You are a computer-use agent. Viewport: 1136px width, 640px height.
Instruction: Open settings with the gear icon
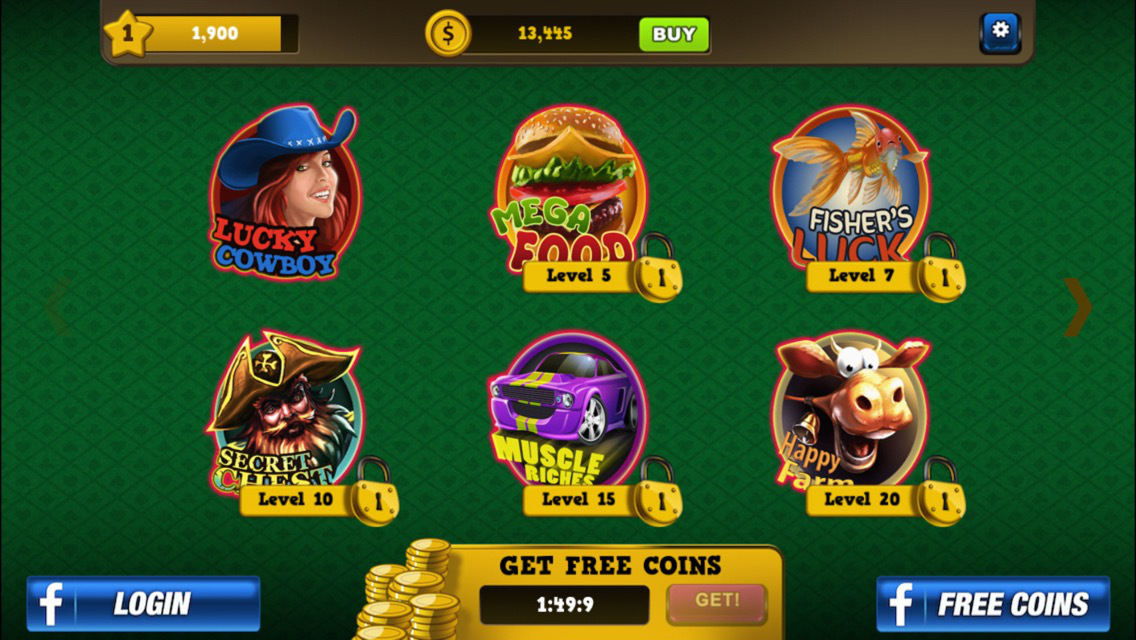pyautogui.click(x=999, y=32)
